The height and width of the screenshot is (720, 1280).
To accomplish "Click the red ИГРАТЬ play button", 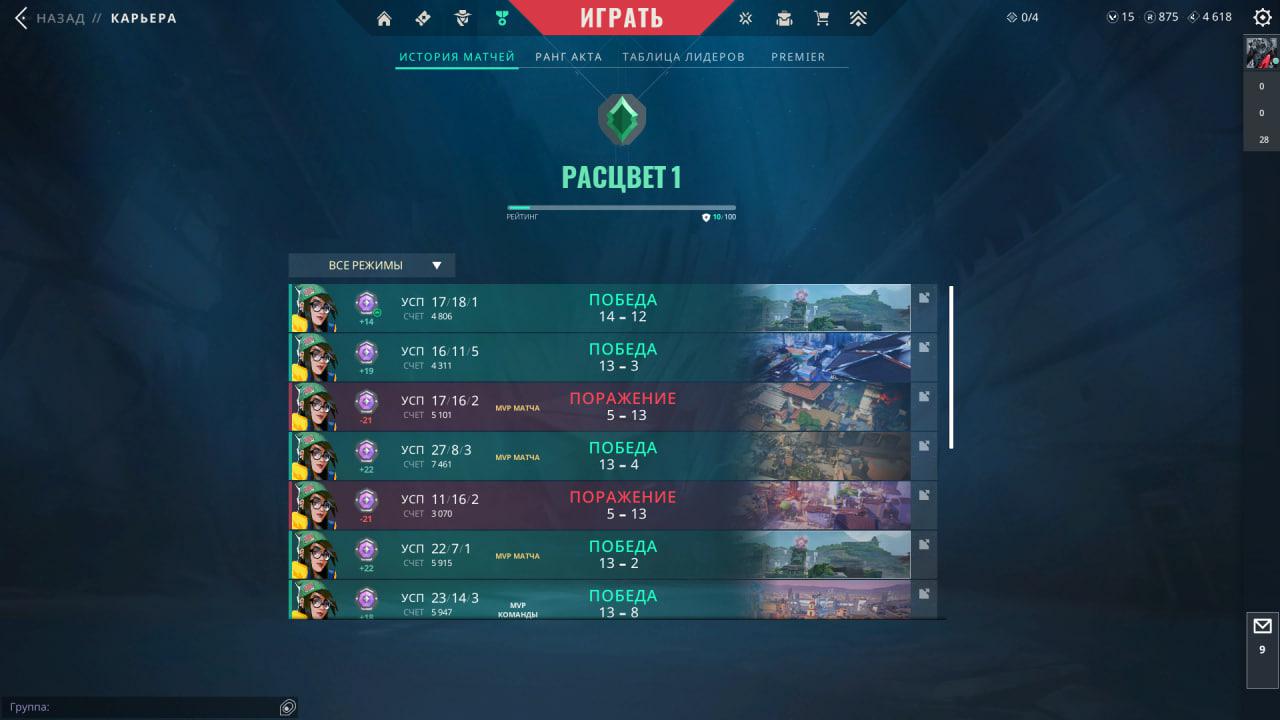I will click(621, 18).
